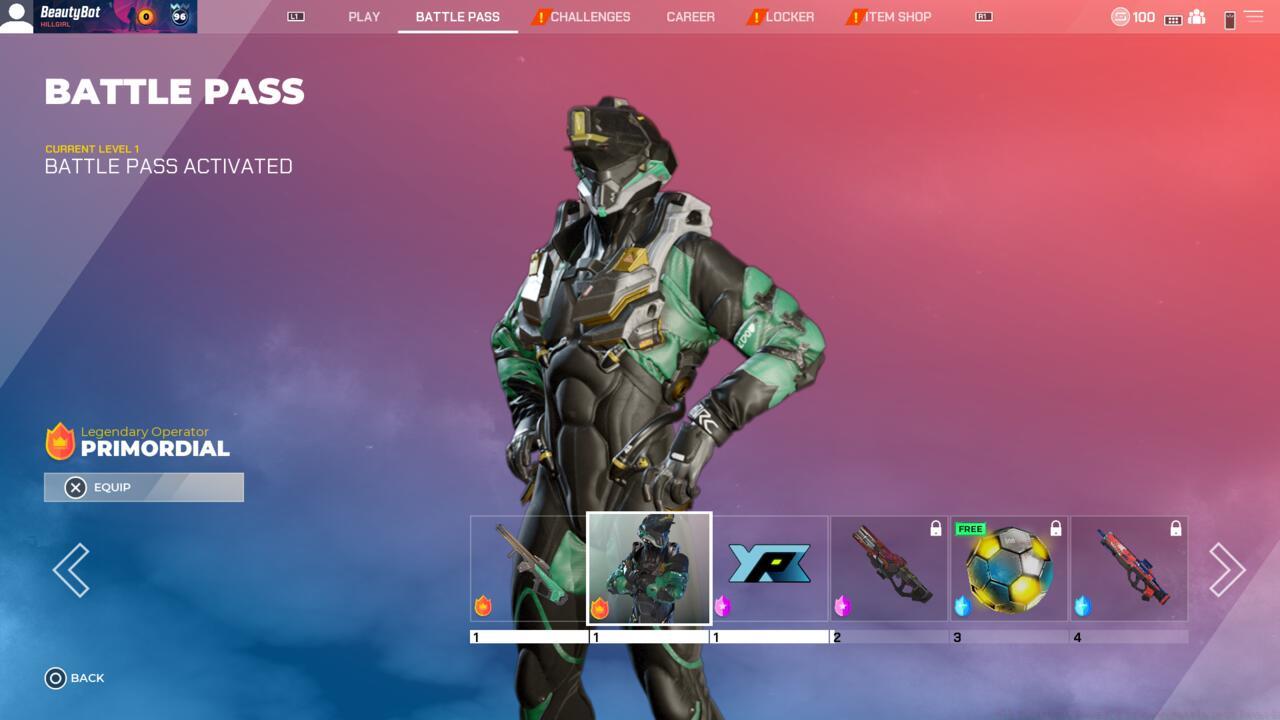The image size is (1280, 720).
Task: Open the BeautyBot player profile
Action: pos(98,16)
